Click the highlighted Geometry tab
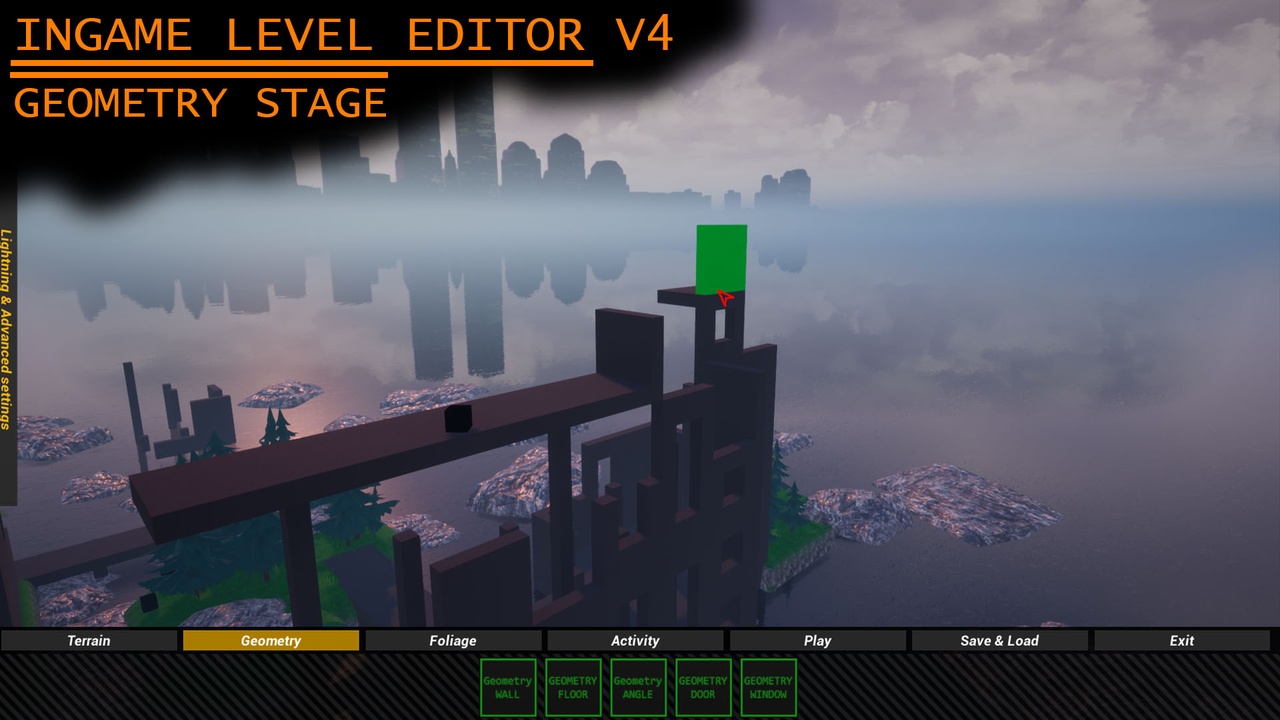This screenshot has height=720, width=1280. pos(270,640)
